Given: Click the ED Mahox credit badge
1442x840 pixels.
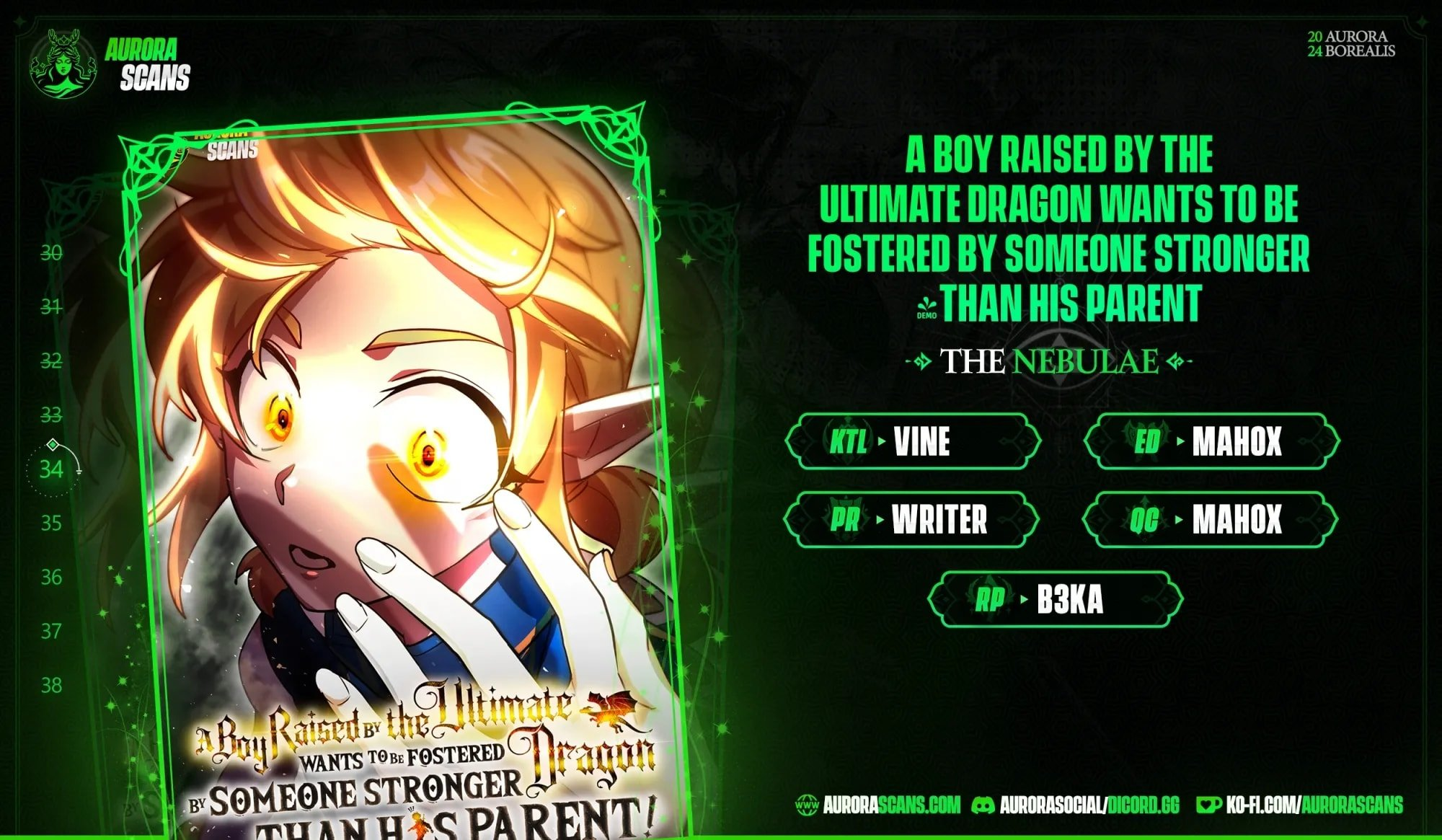Looking at the screenshot, I should point(1212,441).
